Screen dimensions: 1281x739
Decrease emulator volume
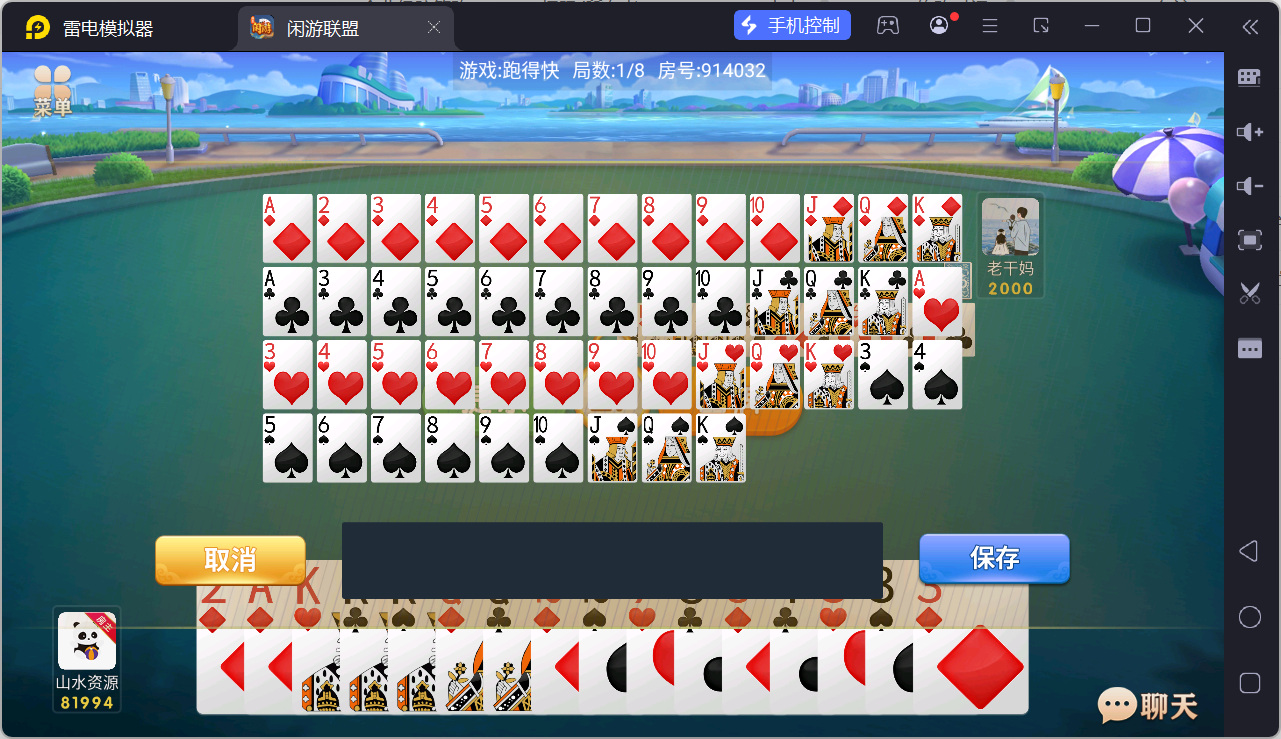coord(1248,186)
